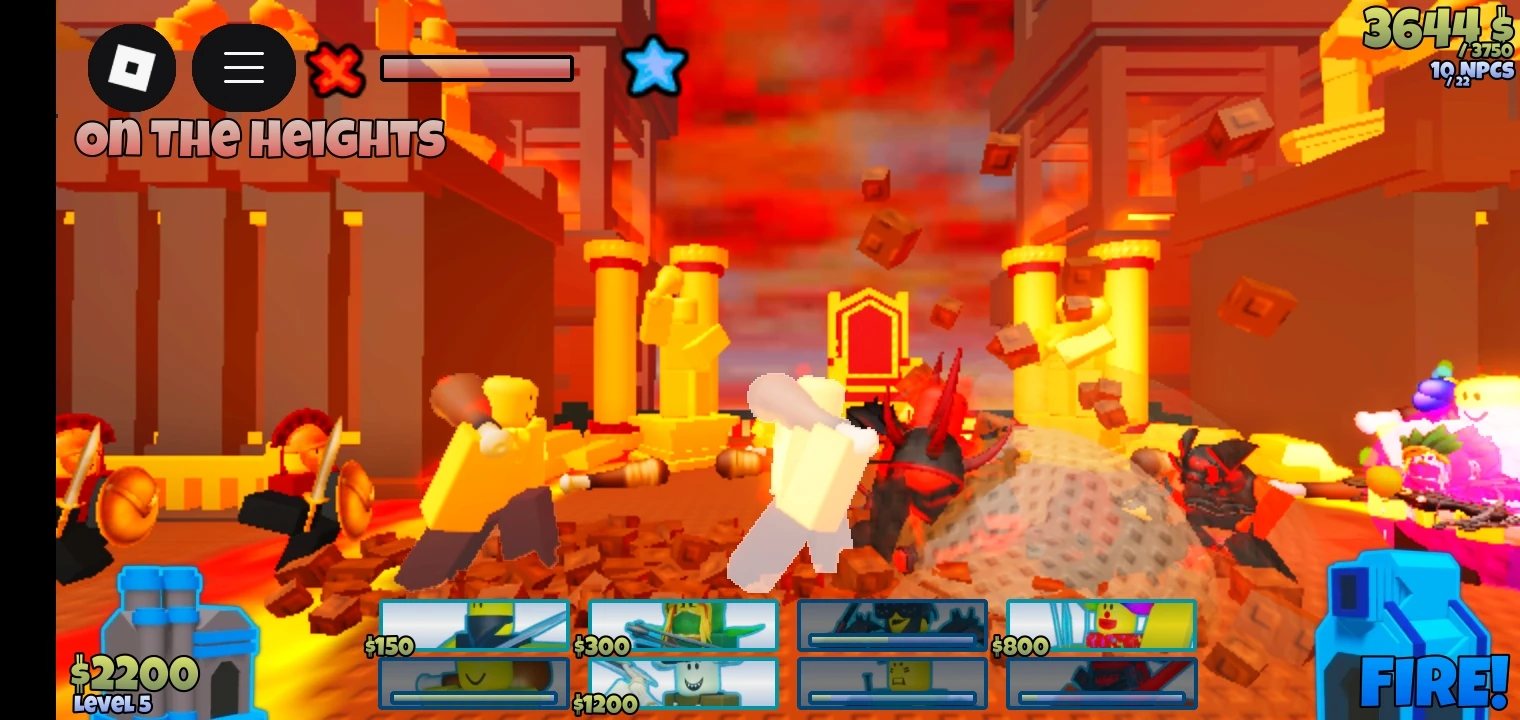1520x720 pixels.
Task: Tap the dark recharging unit card
Action: (892, 624)
